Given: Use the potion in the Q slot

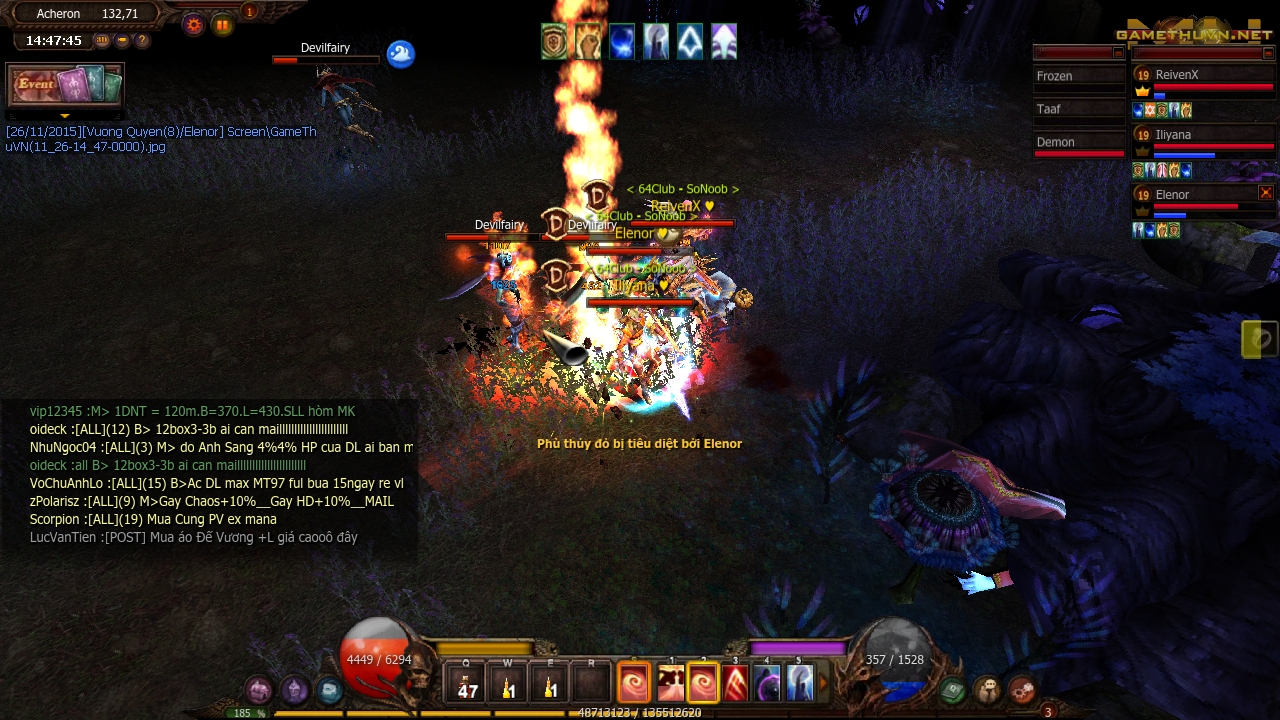Looking at the screenshot, I should coord(468,684).
